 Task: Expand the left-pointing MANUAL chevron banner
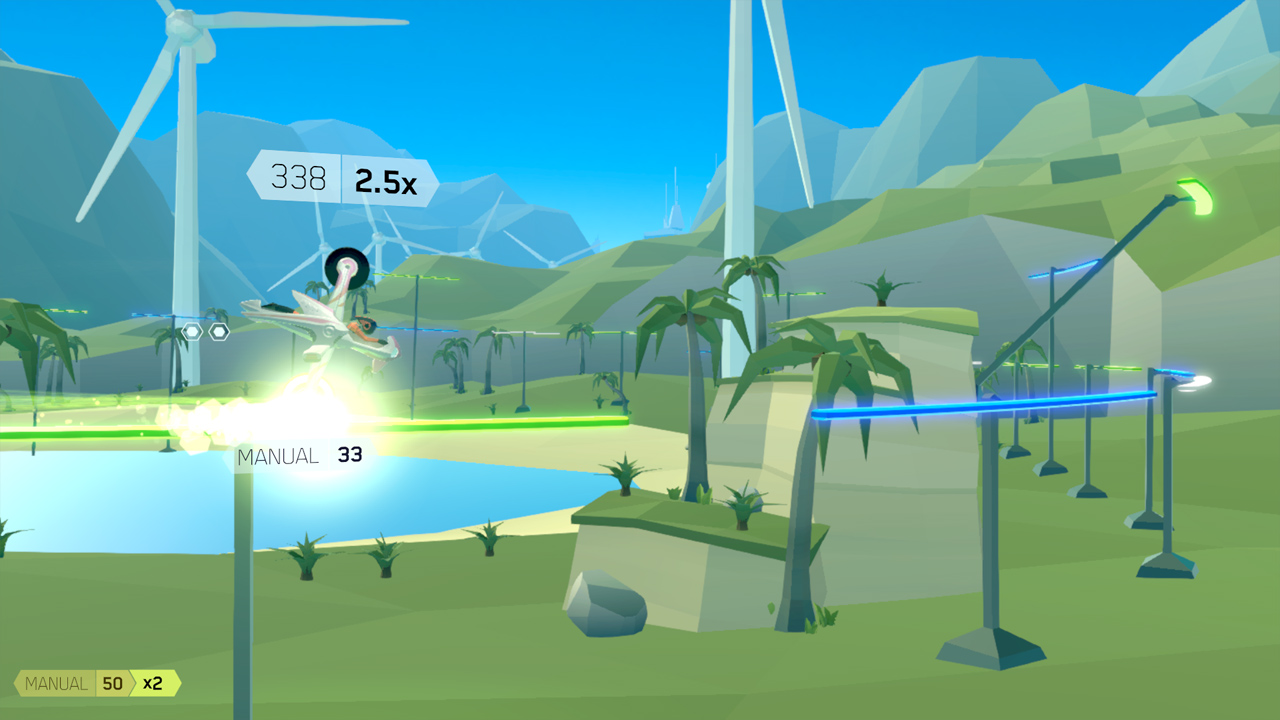[55, 683]
